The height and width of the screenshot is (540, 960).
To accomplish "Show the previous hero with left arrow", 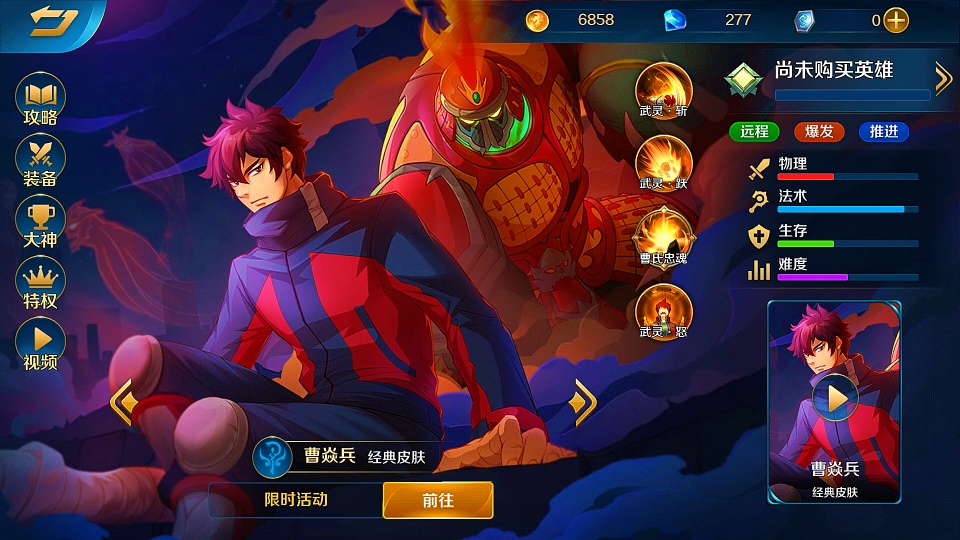I will pyautogui.click(x=123, y=402).
